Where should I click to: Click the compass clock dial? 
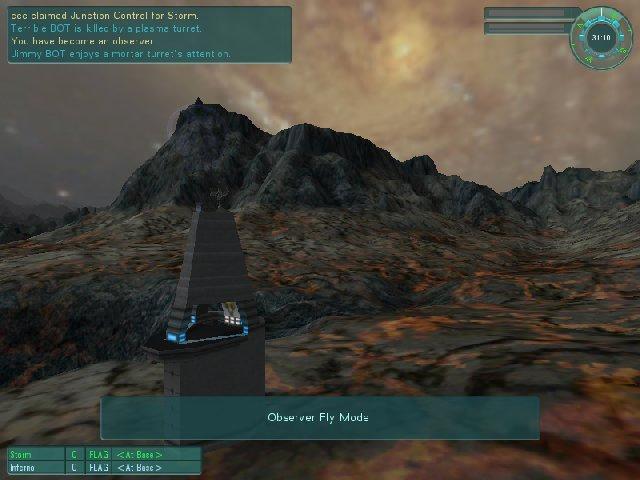coord(601,37)
